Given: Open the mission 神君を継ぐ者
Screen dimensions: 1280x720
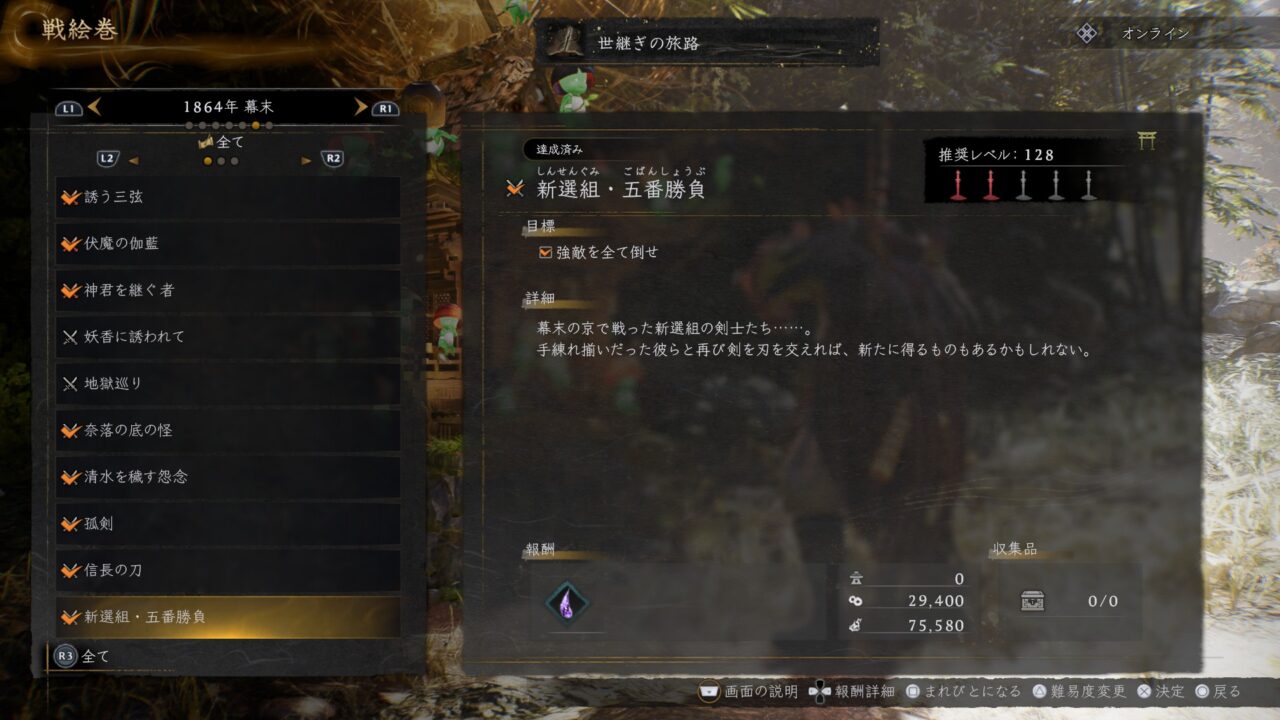Looking at the screenshot, I should click(228, 290).
